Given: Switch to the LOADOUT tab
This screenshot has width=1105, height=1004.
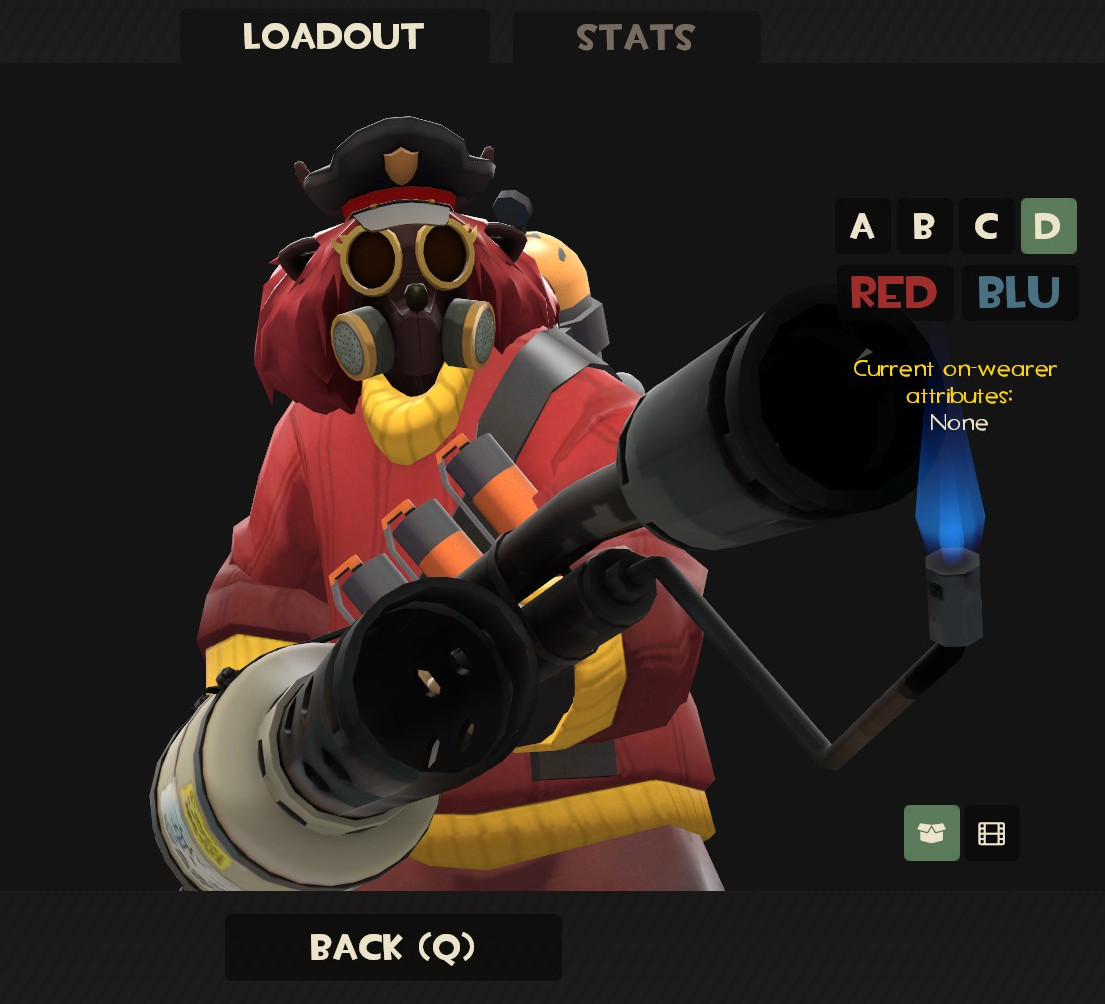Looking at the screenshot, I should click(x=334, y=37).
